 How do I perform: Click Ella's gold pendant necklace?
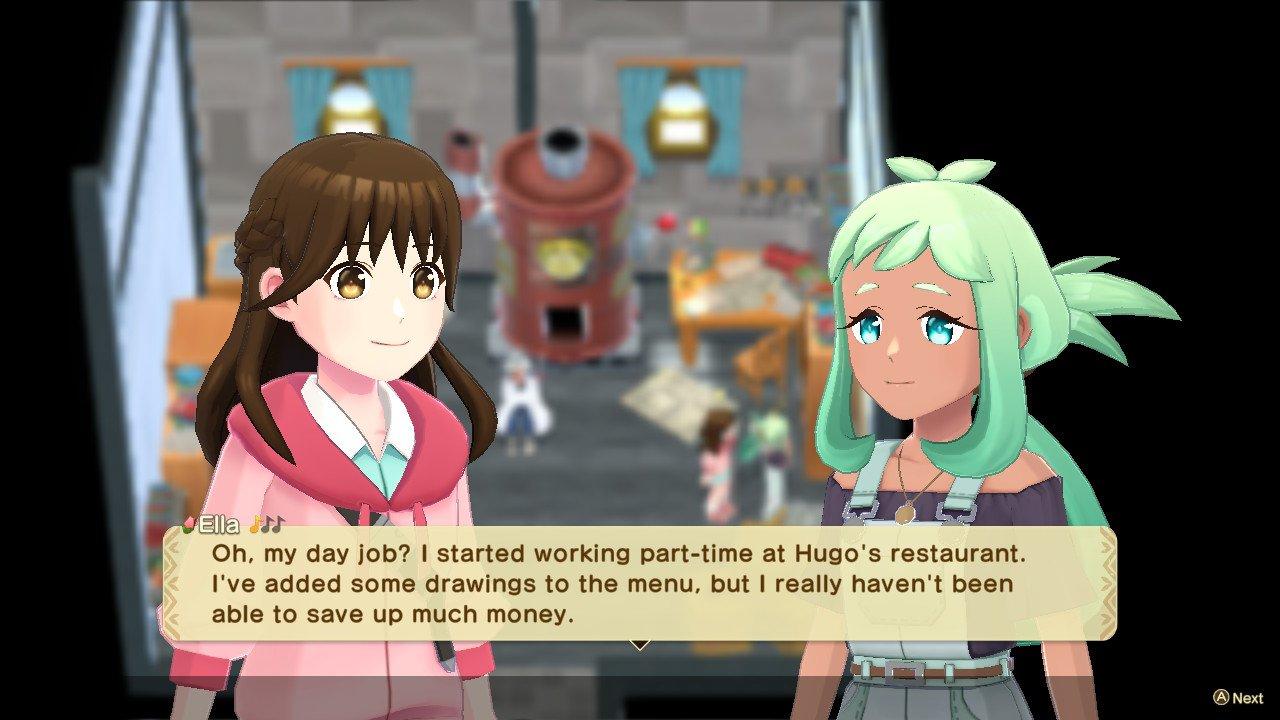click(x=905, y=513)
